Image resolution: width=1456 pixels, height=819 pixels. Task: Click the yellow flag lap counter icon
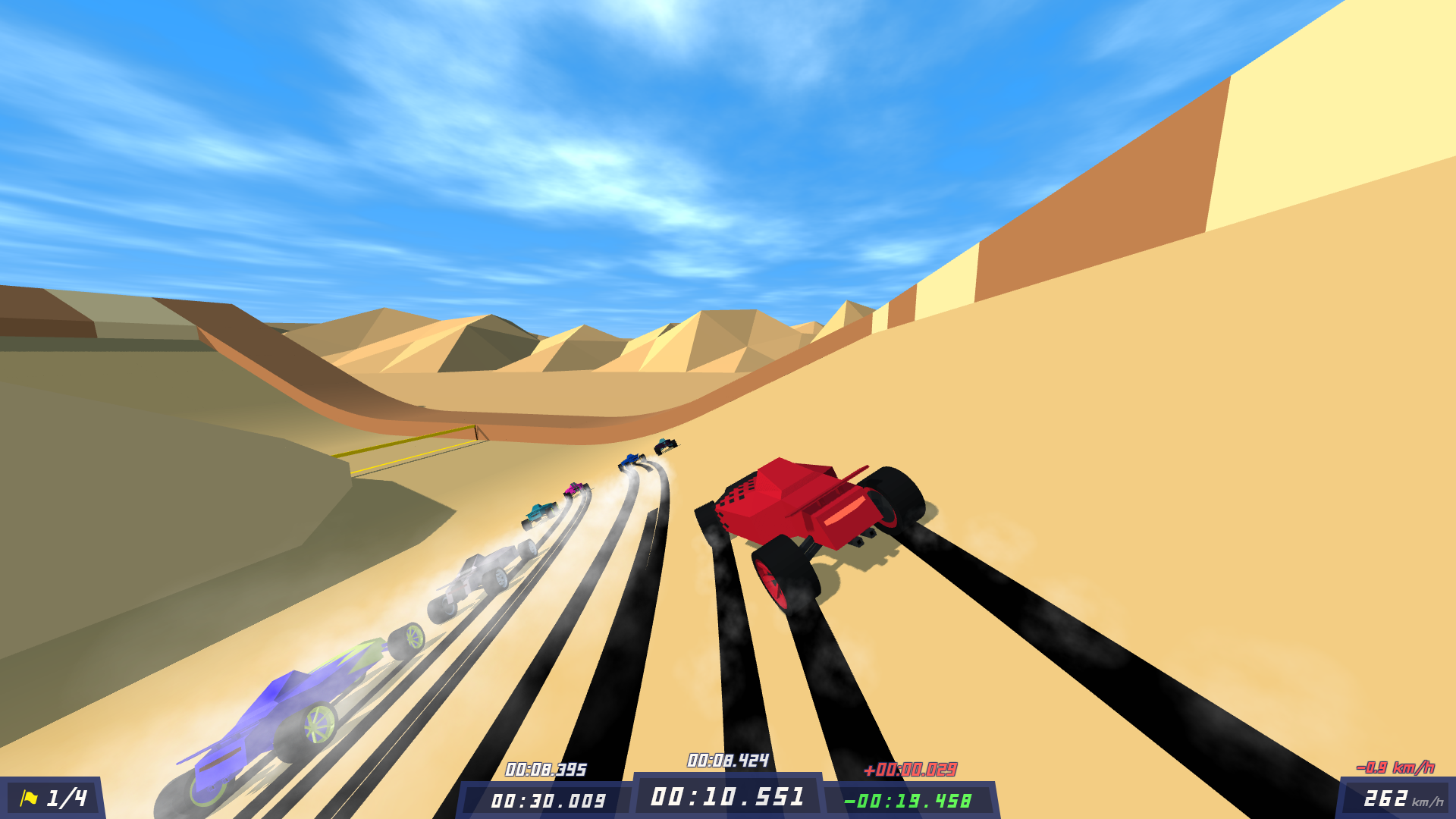[x=30, y=795]
